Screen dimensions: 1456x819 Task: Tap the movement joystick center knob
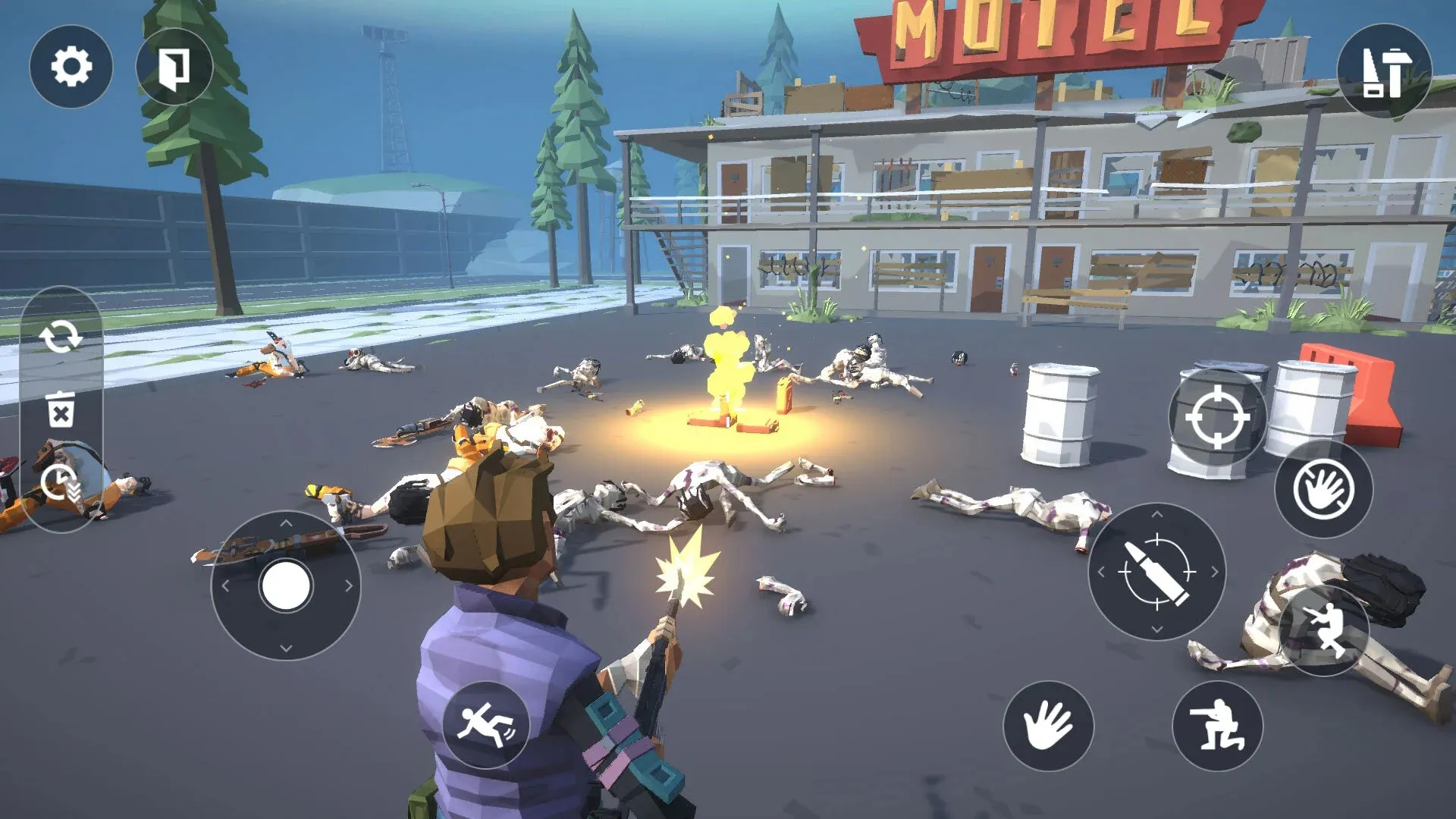click(x=285, y=585)
